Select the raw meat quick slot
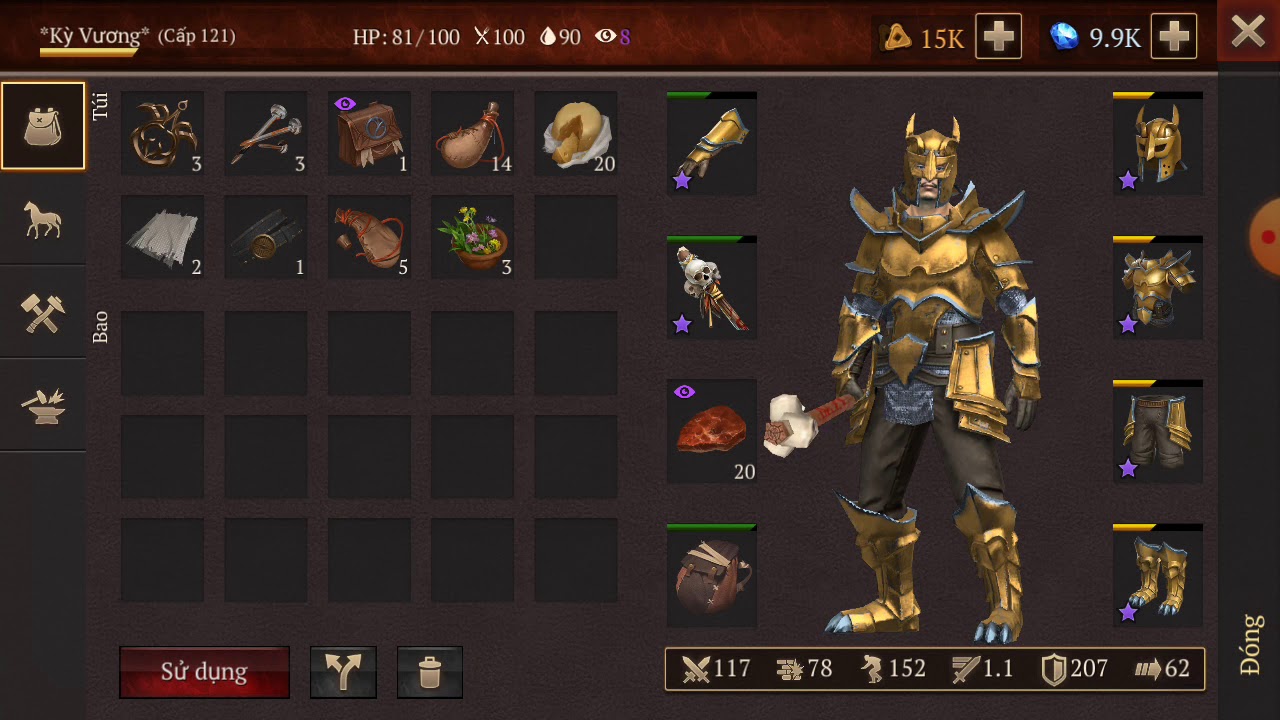Image resolution: width=1280 pixels, height=720 pixels. [x=711, y=432]
